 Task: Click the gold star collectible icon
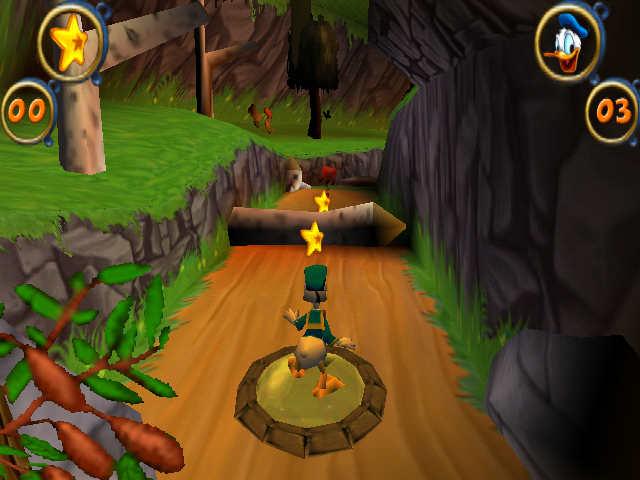point(69,45)
